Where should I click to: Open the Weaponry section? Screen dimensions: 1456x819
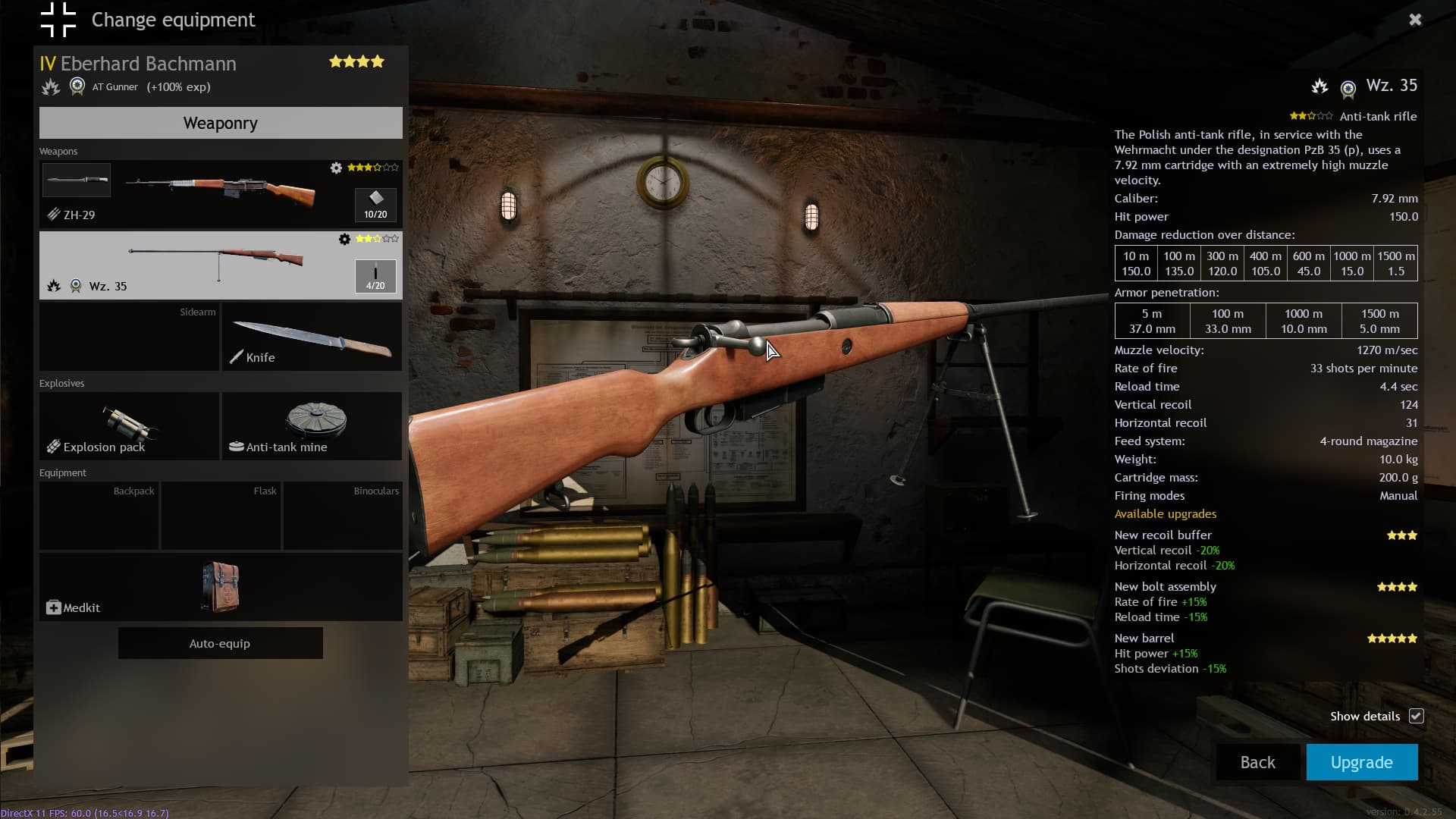click(x=221, y=123)
